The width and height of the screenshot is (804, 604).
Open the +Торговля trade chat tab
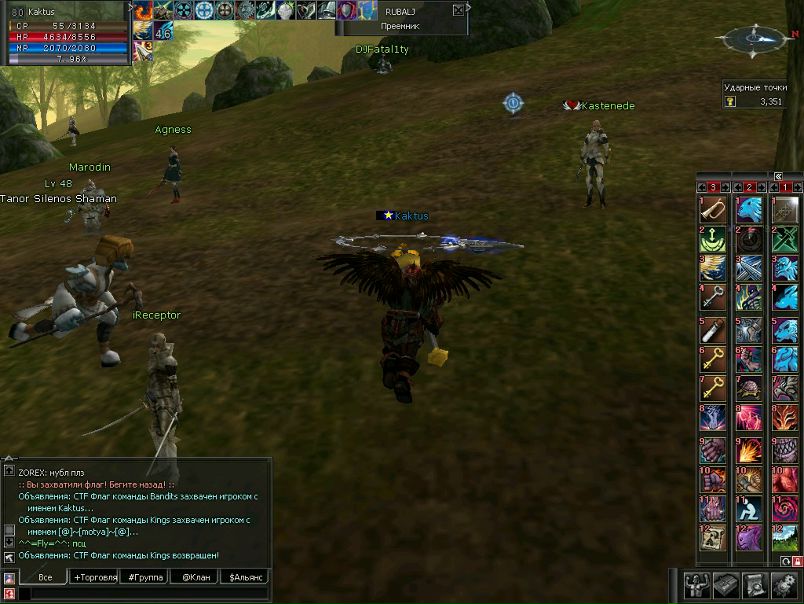[x=94, y=577]
